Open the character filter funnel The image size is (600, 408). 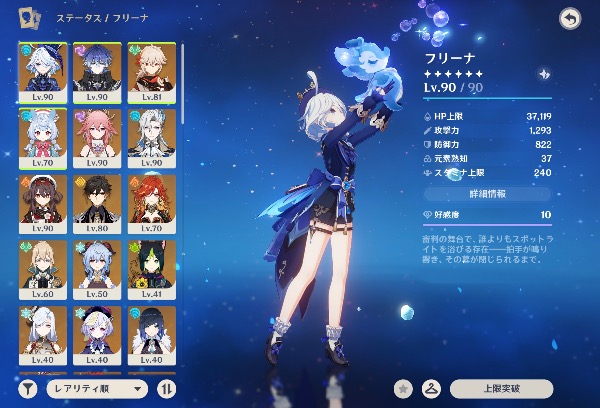(27, 387)
